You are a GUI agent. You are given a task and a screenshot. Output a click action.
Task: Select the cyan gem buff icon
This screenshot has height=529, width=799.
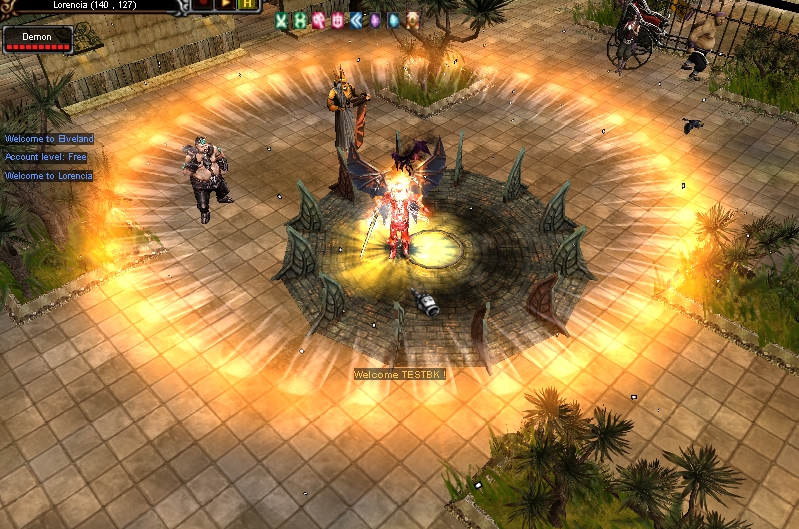click(x=393, y=20)
